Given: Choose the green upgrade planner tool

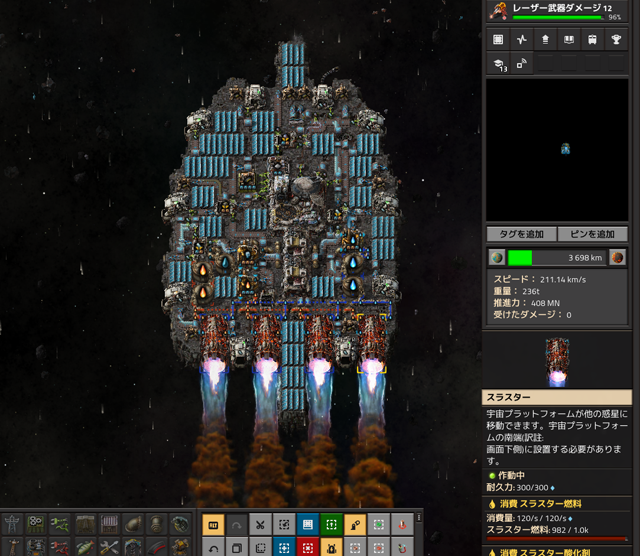Looking at the screenshot, I should point(331,524).
